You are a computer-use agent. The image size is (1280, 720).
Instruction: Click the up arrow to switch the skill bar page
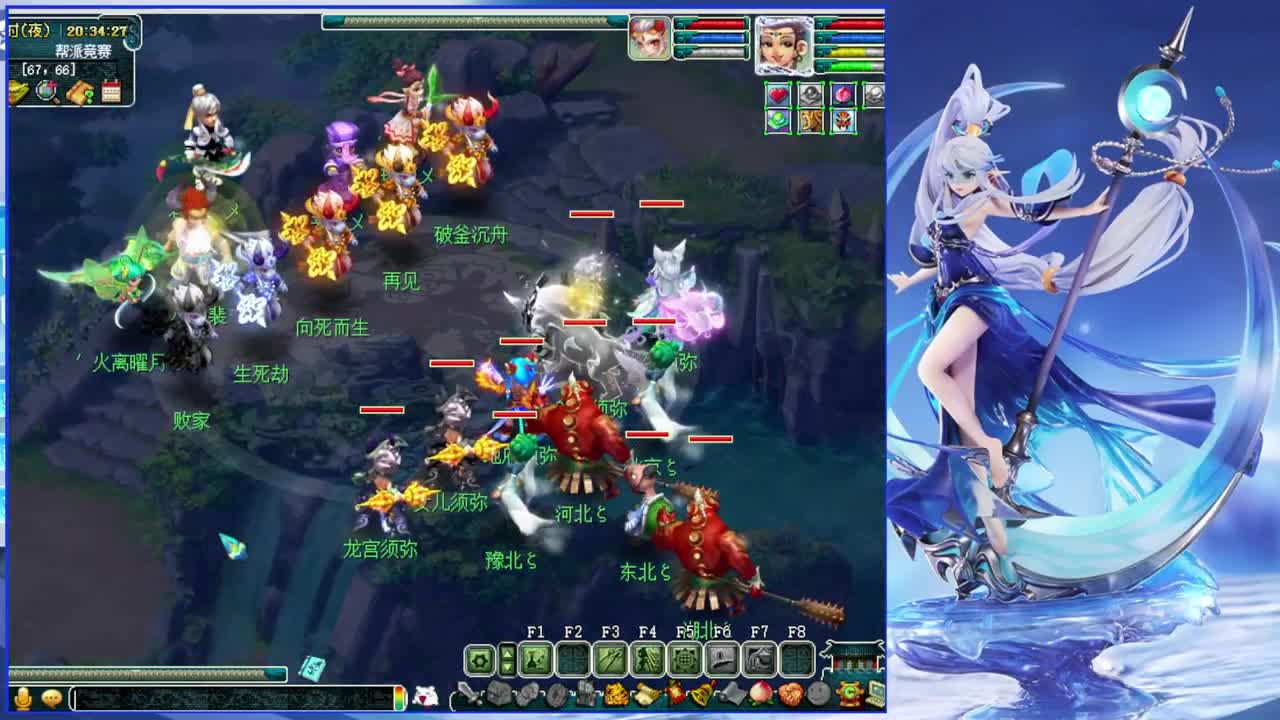[x=507, y=652]
